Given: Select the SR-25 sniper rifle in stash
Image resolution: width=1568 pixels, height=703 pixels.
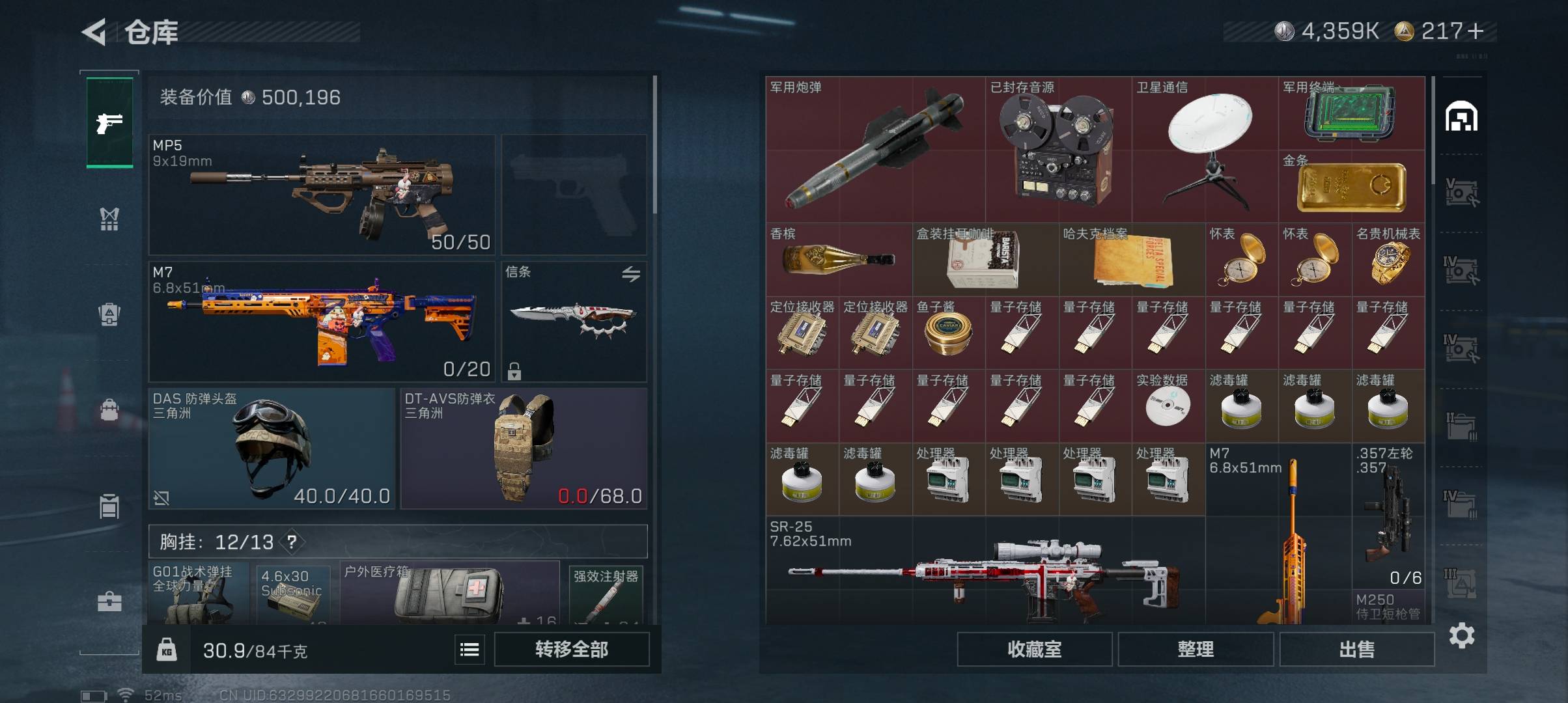Looking at the screenshot, I should pos(985,572).
